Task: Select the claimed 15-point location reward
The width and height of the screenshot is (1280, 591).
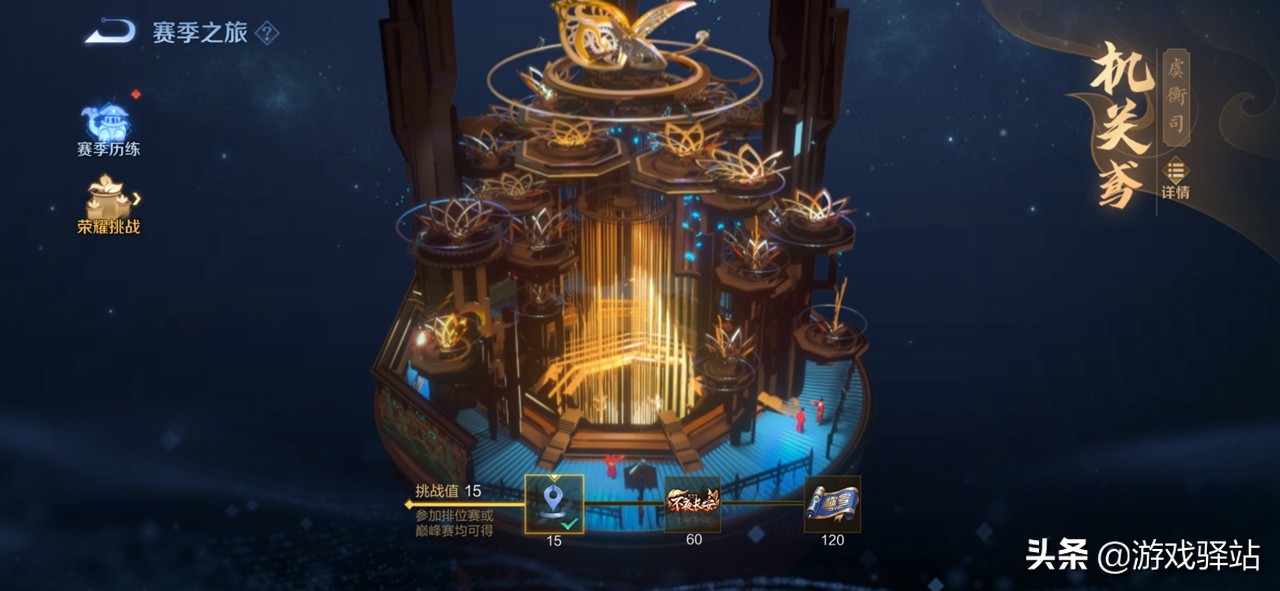Action: tap(554, 503)
